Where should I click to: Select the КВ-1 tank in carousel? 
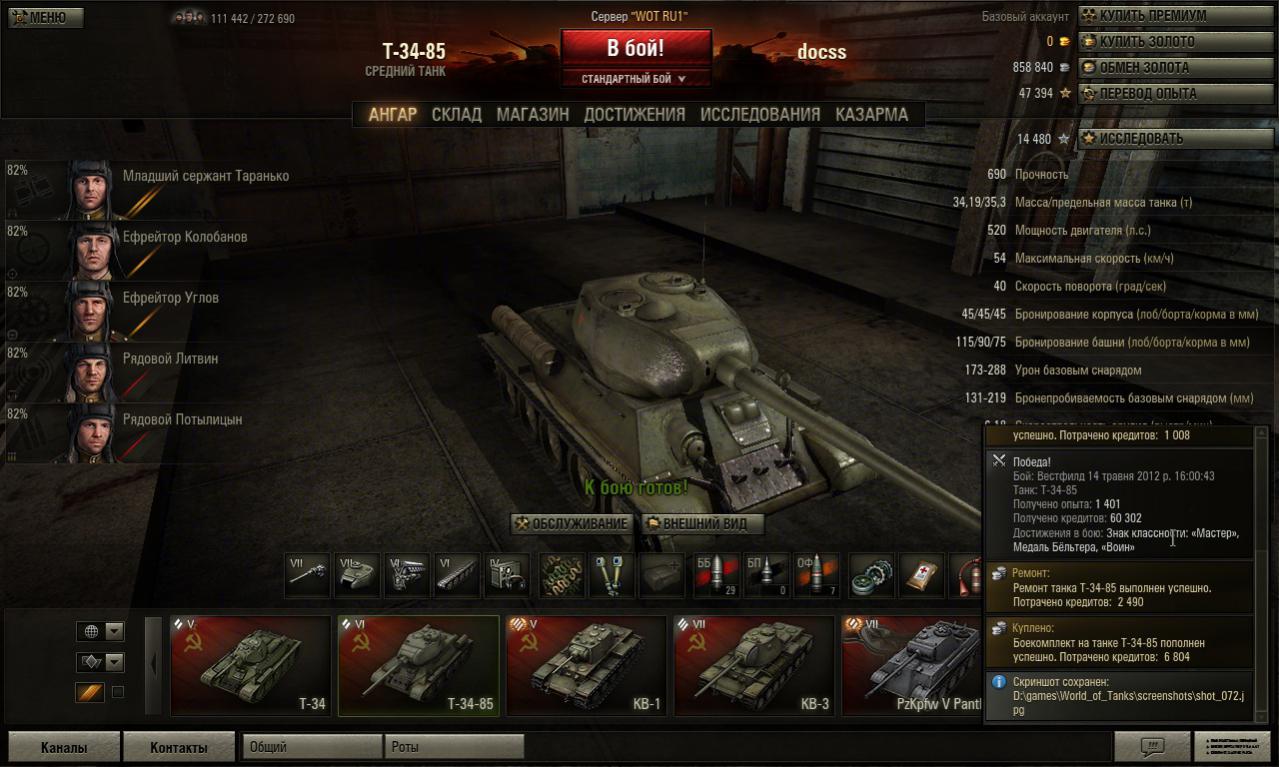(586, 666)
